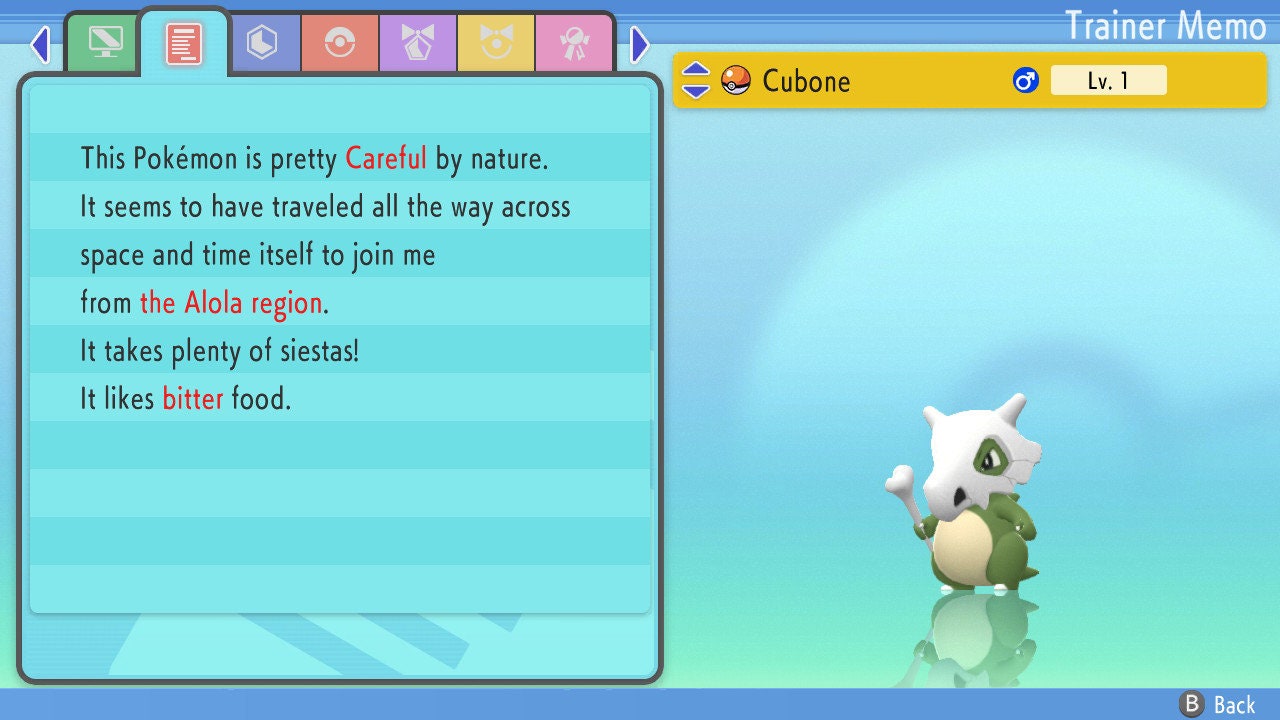
Task: Cycle Pokémon with the up-down arrows by Cubone
Action: pos(695,80)
